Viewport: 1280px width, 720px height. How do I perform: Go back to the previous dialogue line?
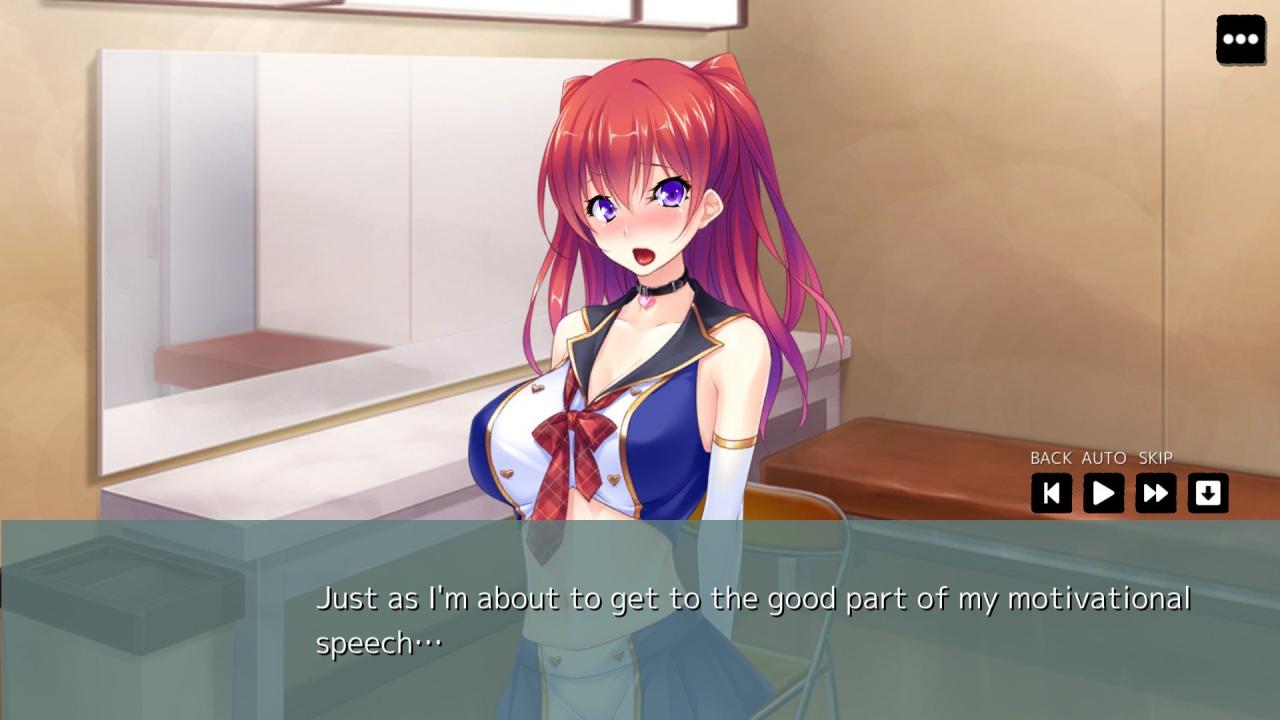click(x=1051, y=493)
